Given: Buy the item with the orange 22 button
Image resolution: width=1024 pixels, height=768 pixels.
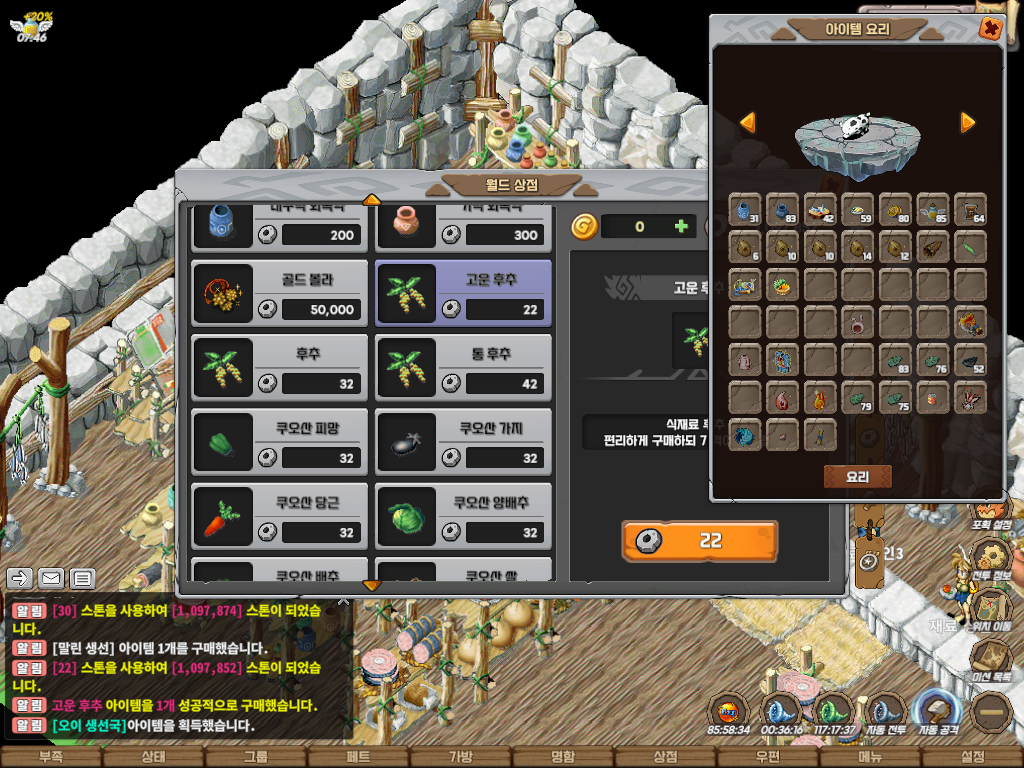Looking at the screenshot, I should click(699, 541).
